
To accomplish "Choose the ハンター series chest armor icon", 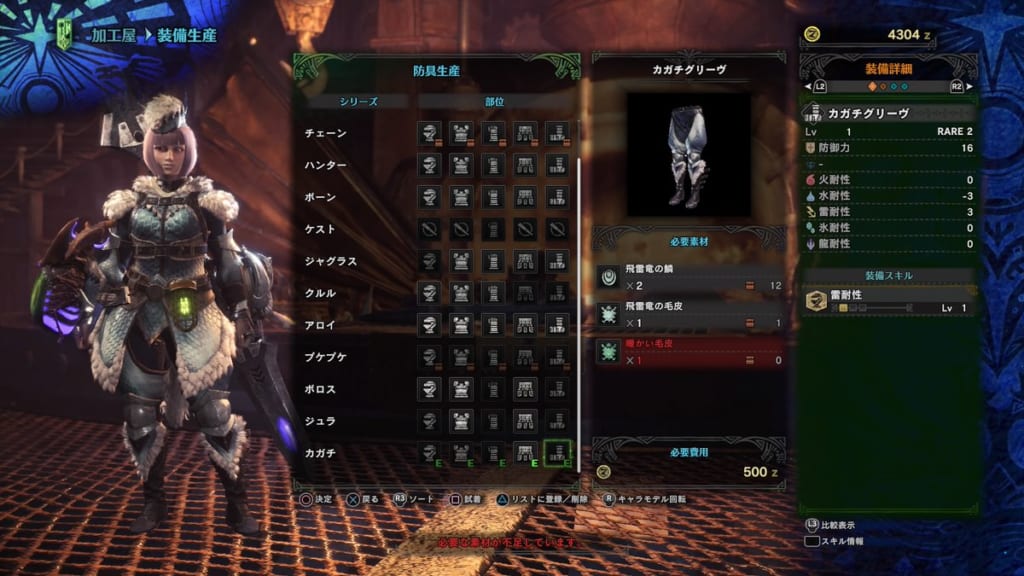I will pyautogui.click(x=461, y=165).
